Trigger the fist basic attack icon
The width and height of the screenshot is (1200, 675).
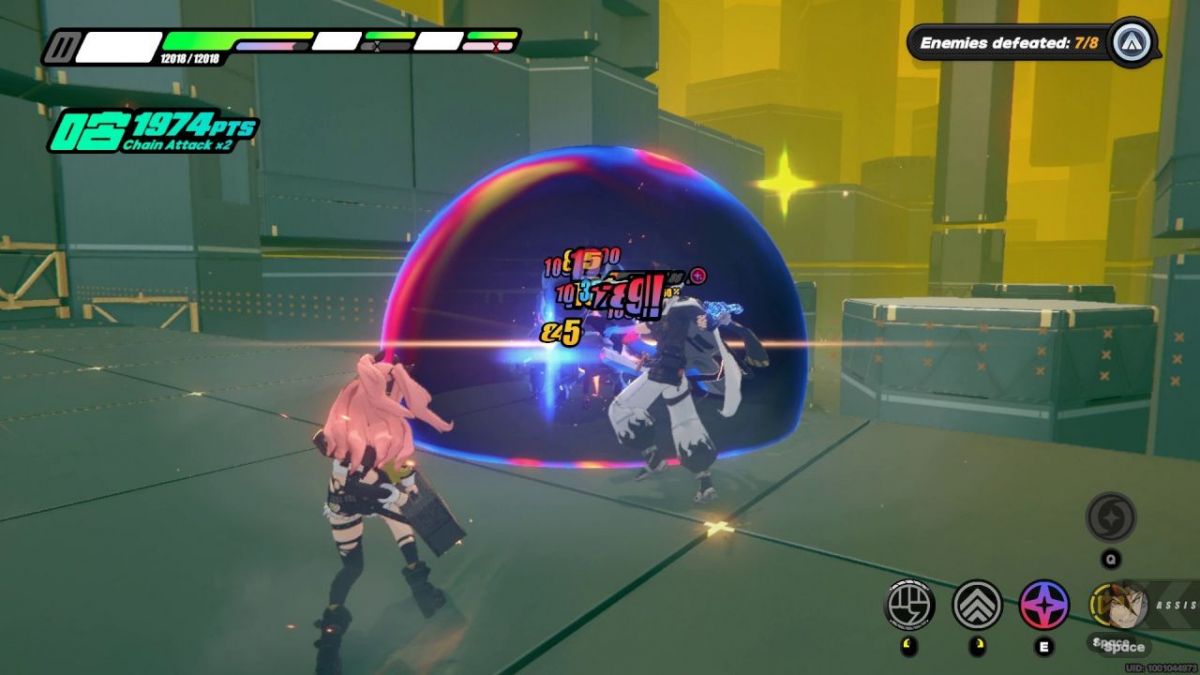(x=910, y=604)
